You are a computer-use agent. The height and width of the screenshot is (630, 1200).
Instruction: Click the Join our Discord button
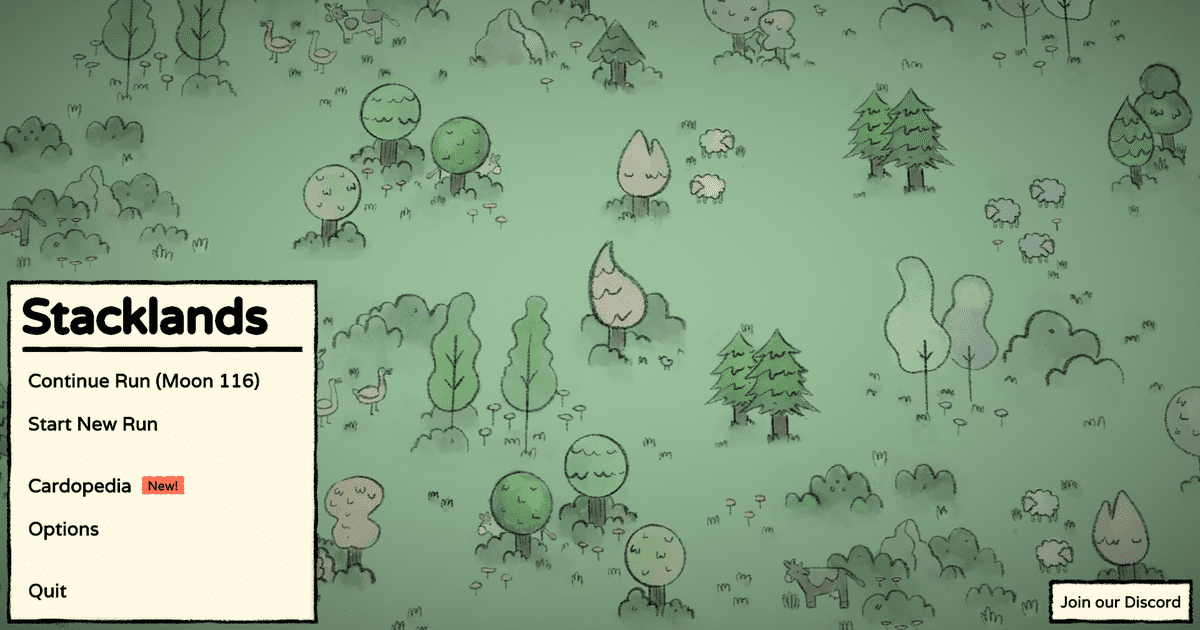coord(1120,602)
